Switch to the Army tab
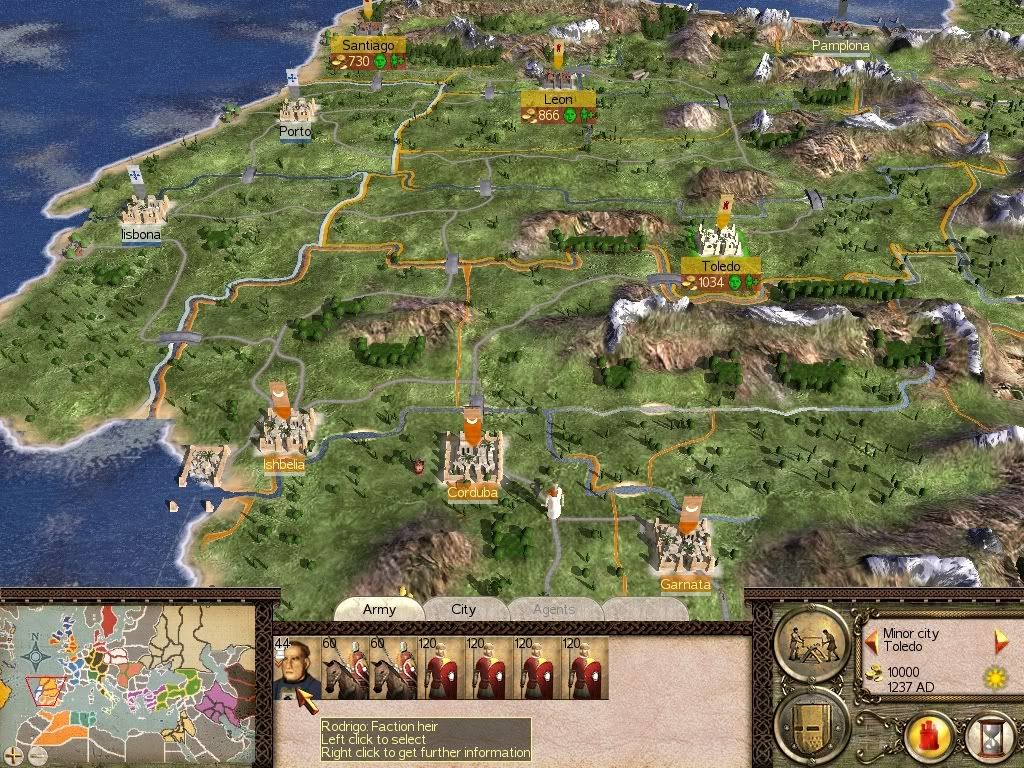The width and height of the screenshot is (1024, 768). point(379,609)
